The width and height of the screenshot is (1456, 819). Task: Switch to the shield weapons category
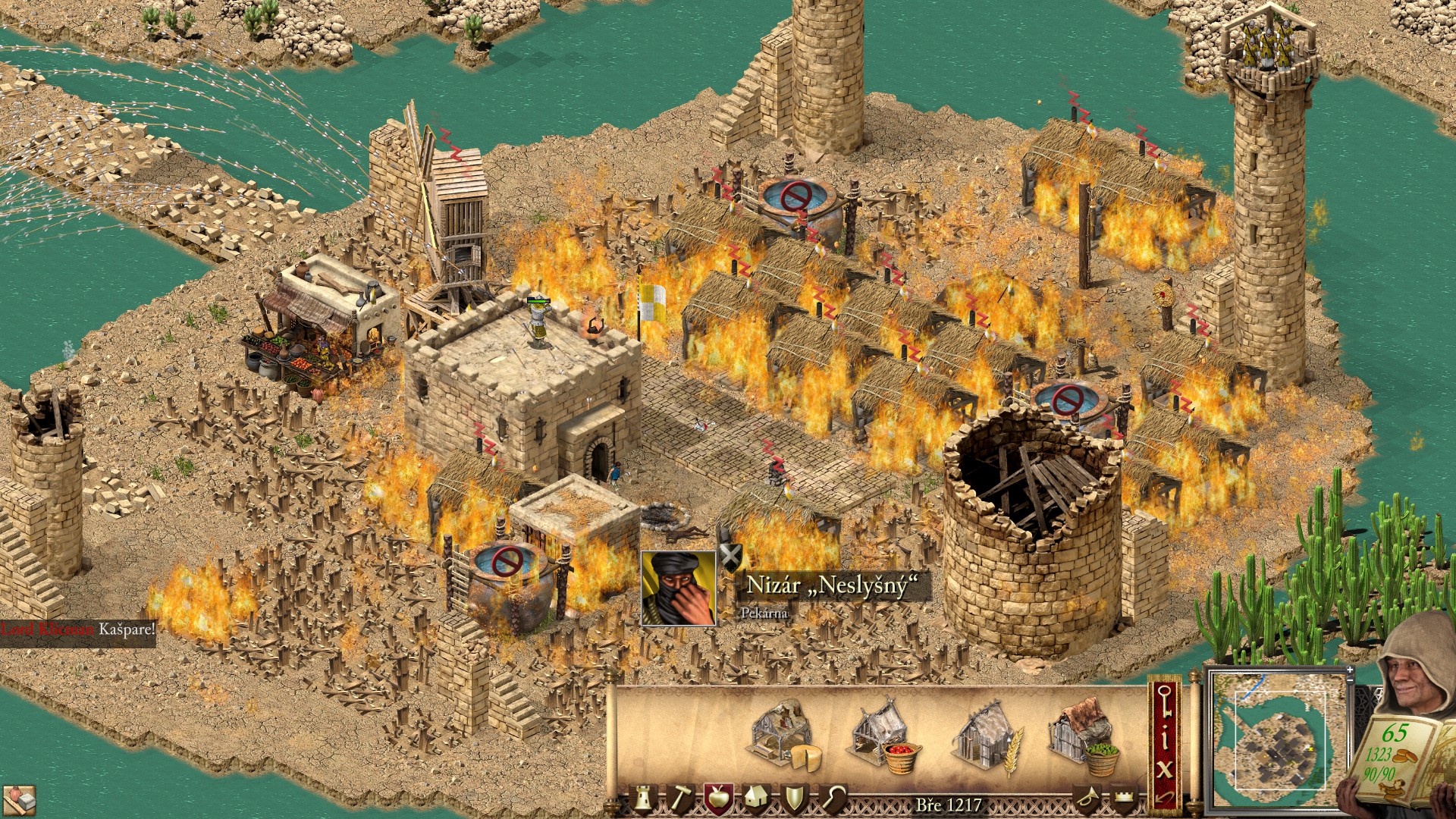[794, 799]
